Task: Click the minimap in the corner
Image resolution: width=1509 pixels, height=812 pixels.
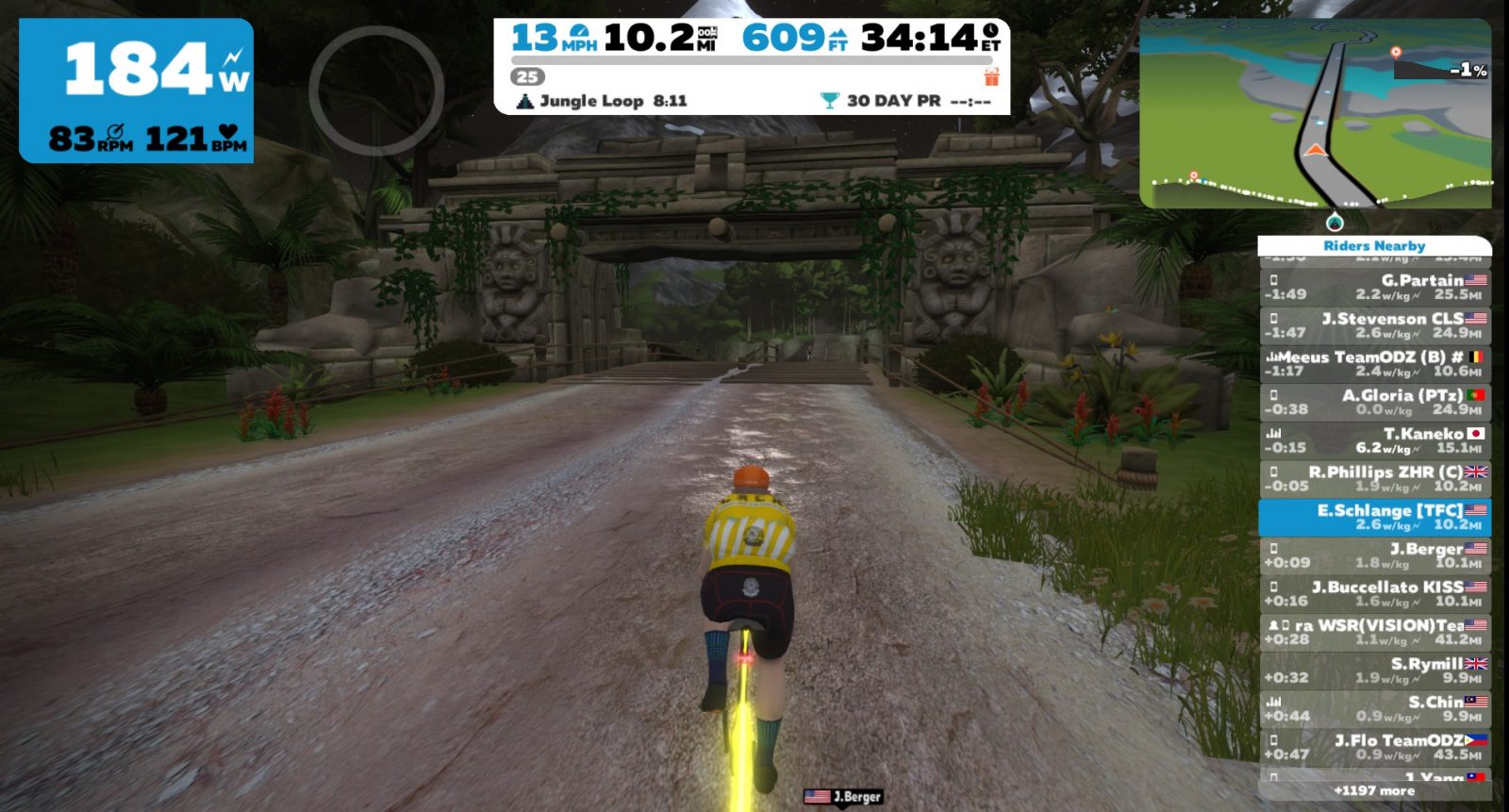Action: 1315,113
